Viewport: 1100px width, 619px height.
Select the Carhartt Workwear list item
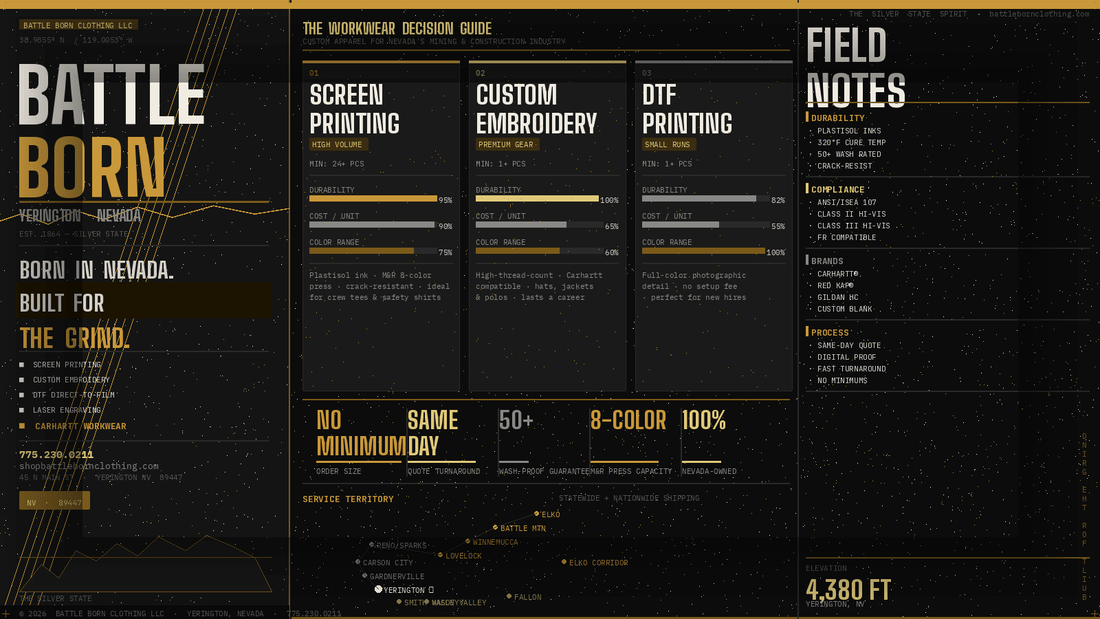(80, 426)
